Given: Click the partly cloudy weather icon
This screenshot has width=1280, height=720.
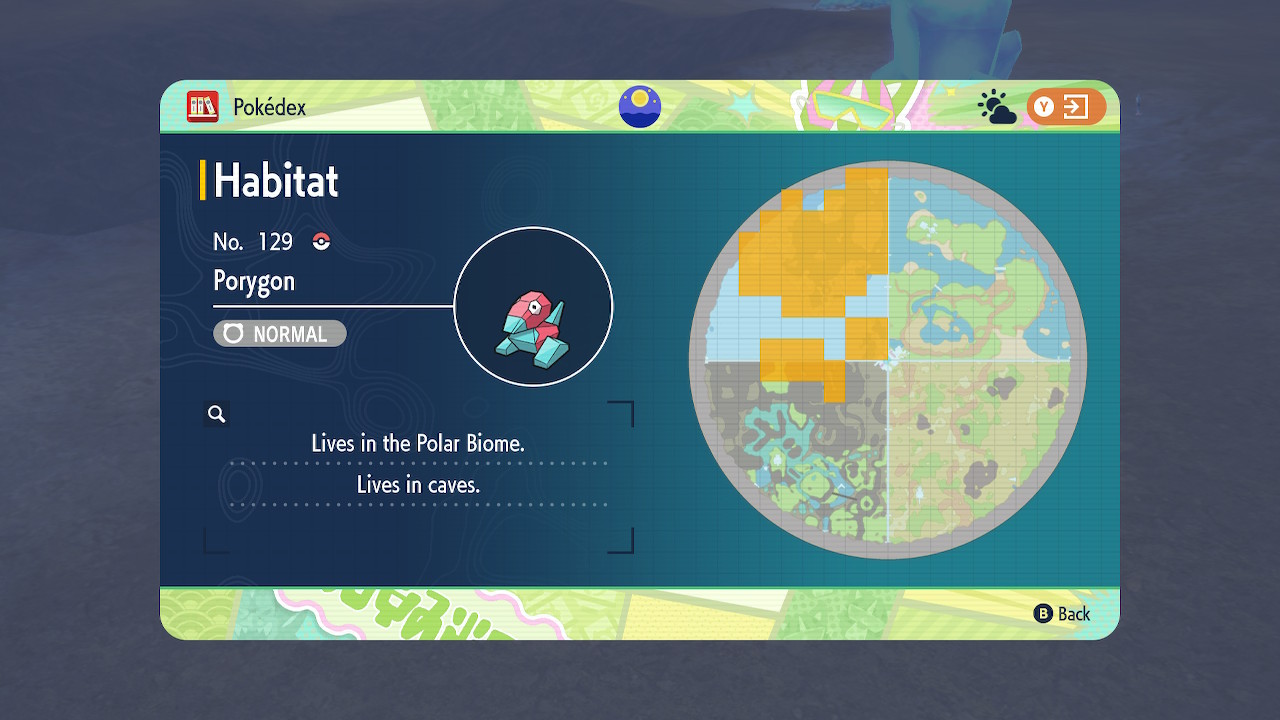Looking at the screenshot, I should [996, 108].
